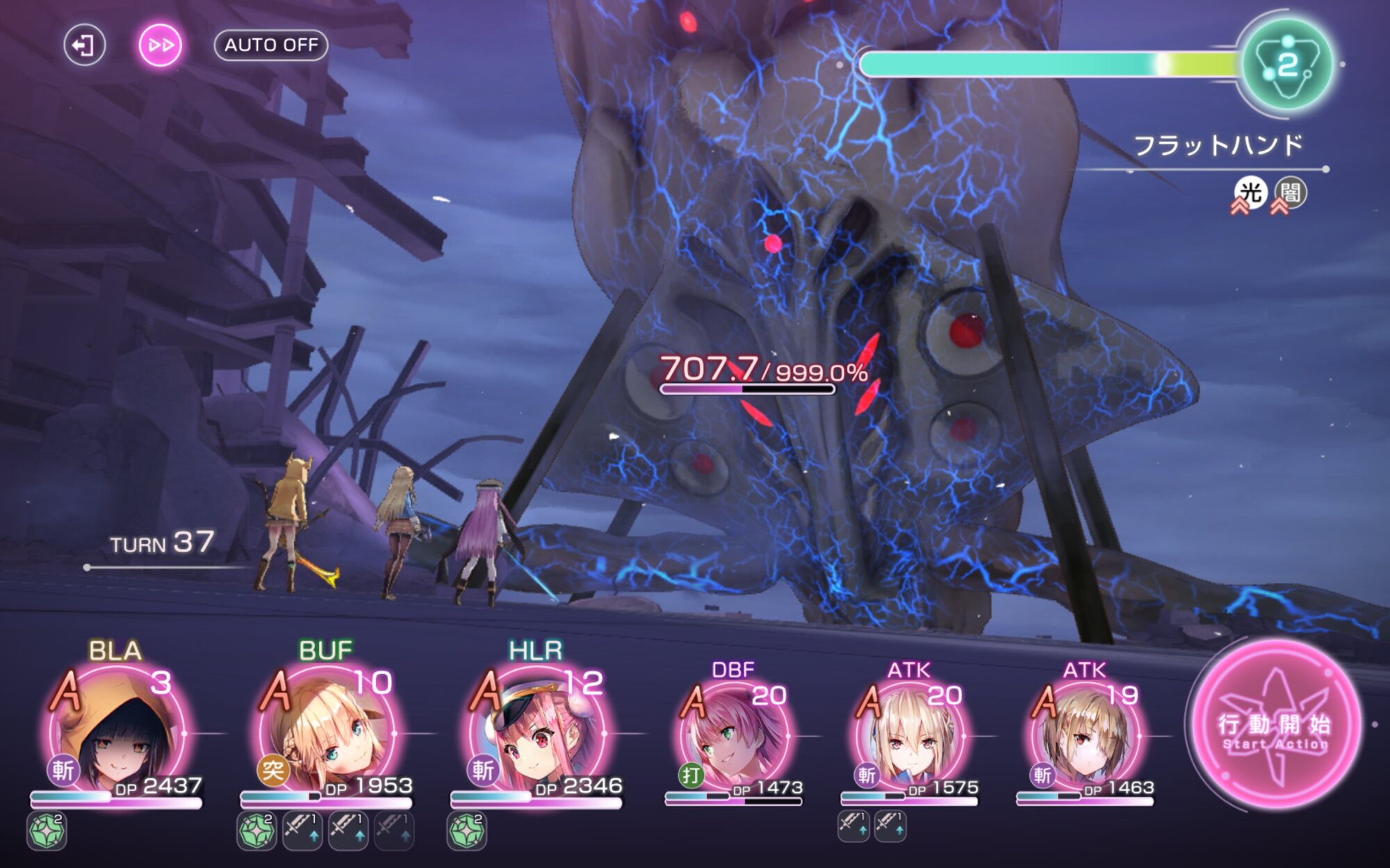Show the enemy's dark element weakness icon
1390x868 pixels.
[1290, 193]
